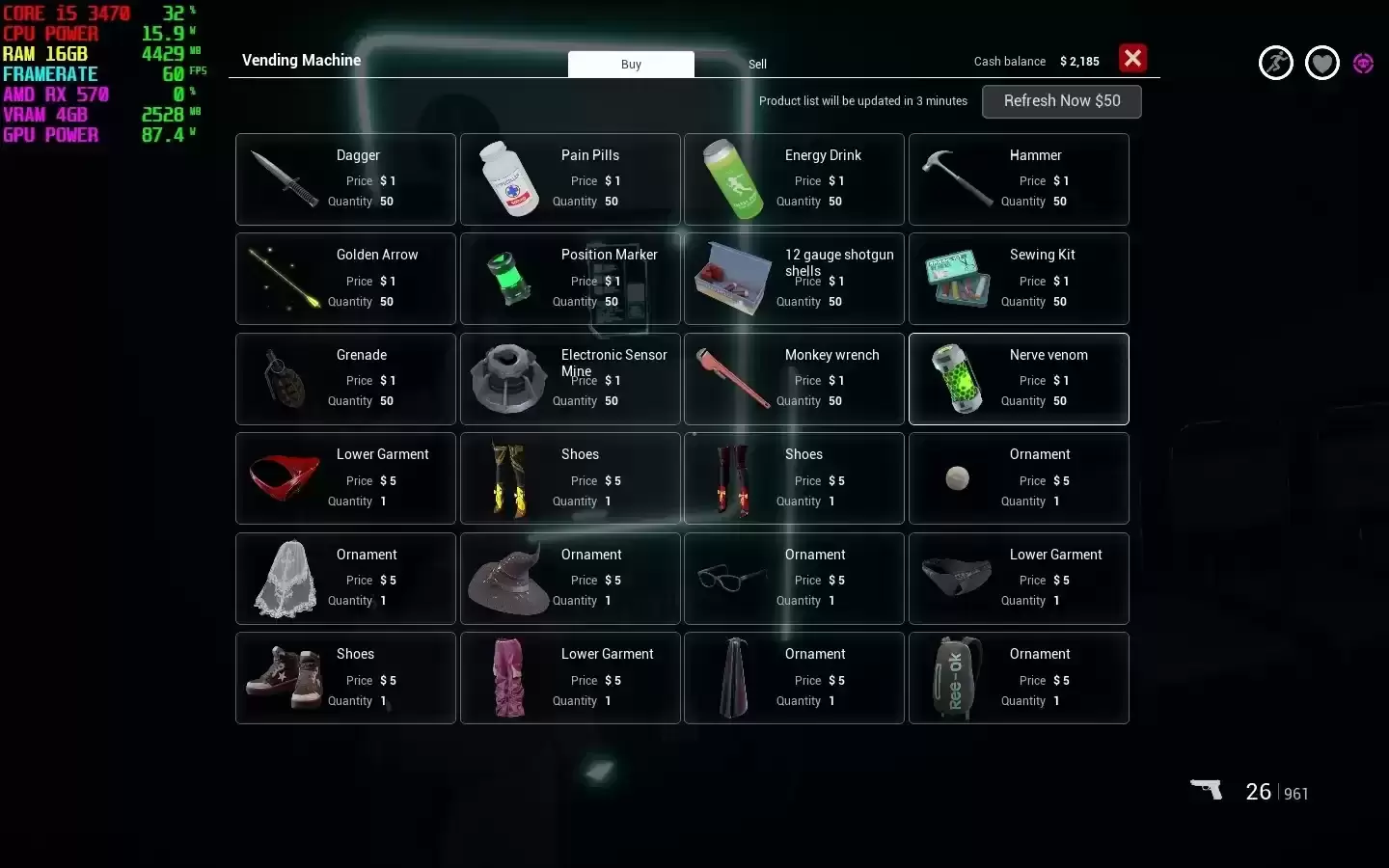Purchase the Grenade

point(345,379)
